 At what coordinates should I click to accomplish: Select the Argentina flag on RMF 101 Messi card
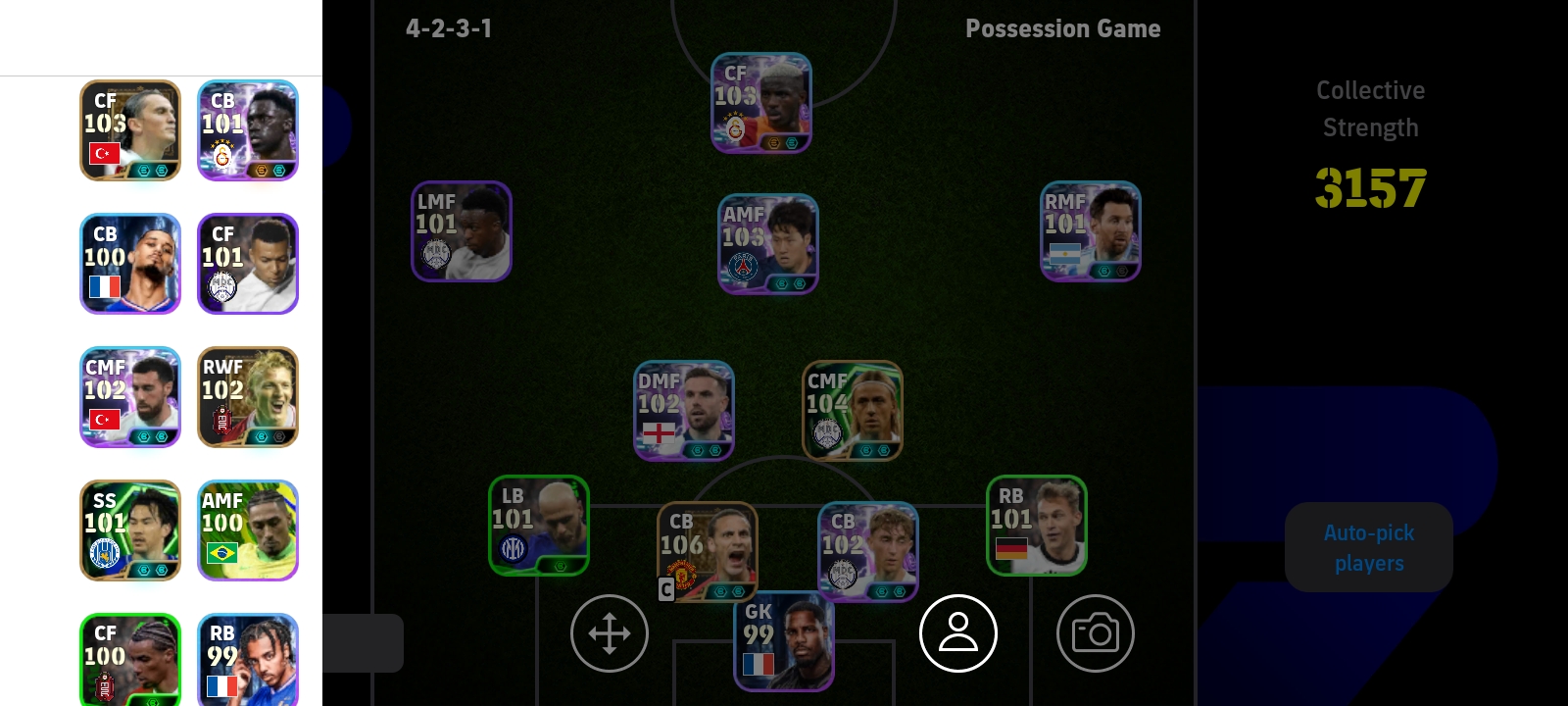(x=1067, y=254)
